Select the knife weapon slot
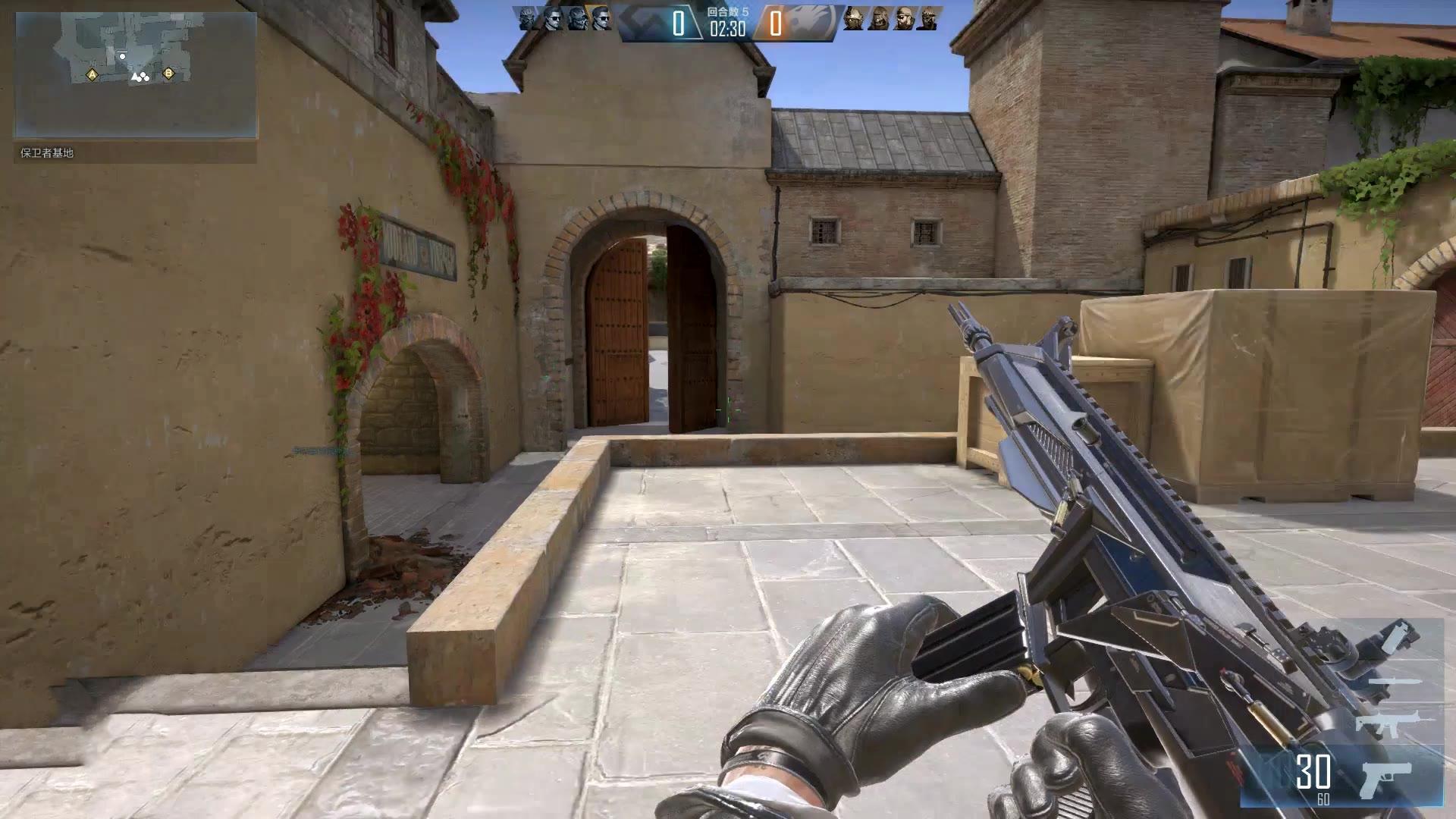The width and height of the screenshot is (1456, 819). (1395, 682)
